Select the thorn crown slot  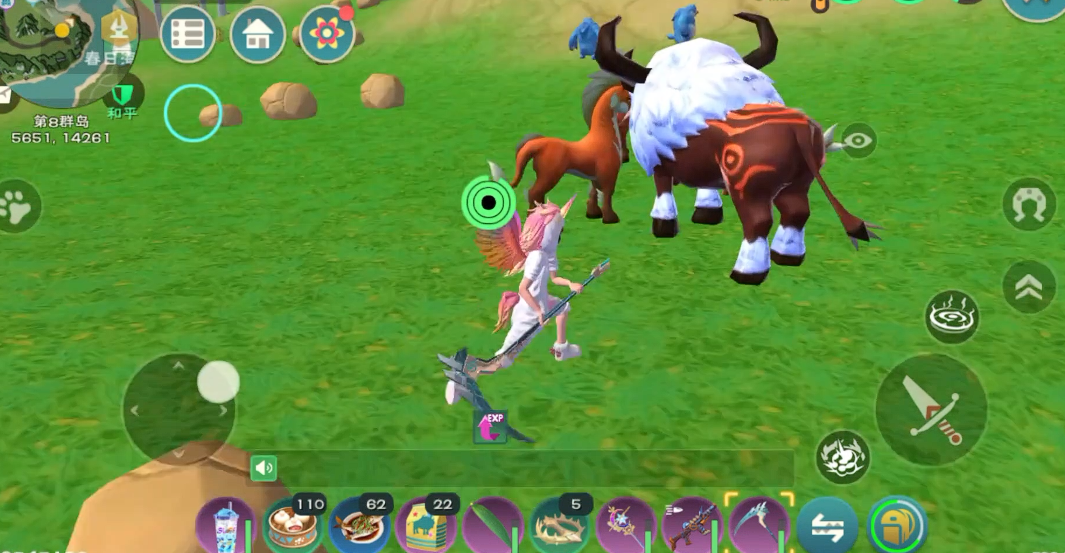tap(559, 526)
